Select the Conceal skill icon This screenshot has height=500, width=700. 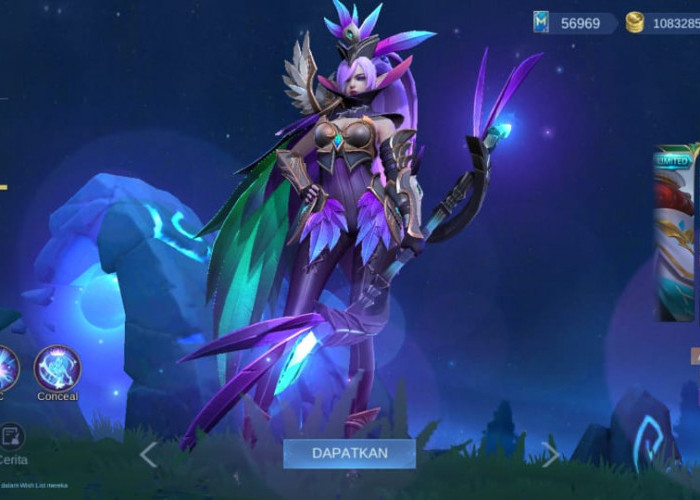pyautogui.click(x=57, y=368)
